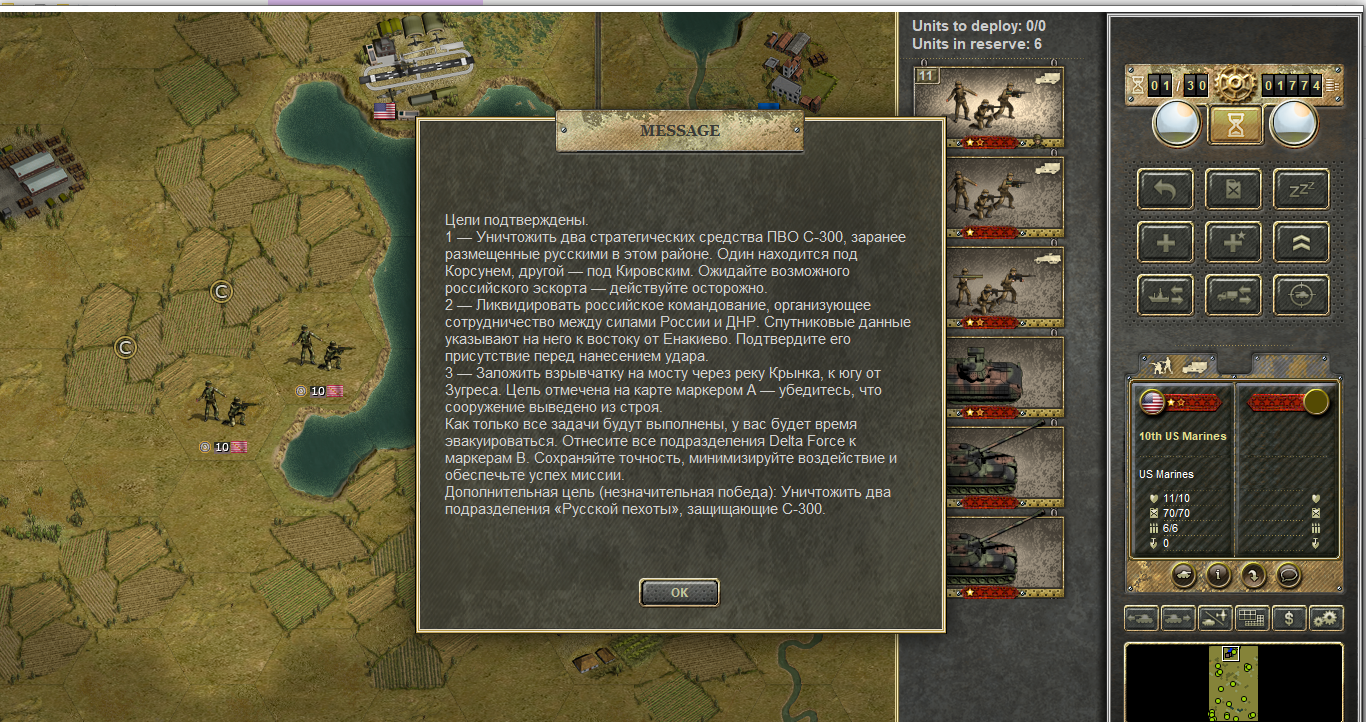Undo the last move with the arrow button
The image size is (1366, 722).
[x=1165, y=189]
